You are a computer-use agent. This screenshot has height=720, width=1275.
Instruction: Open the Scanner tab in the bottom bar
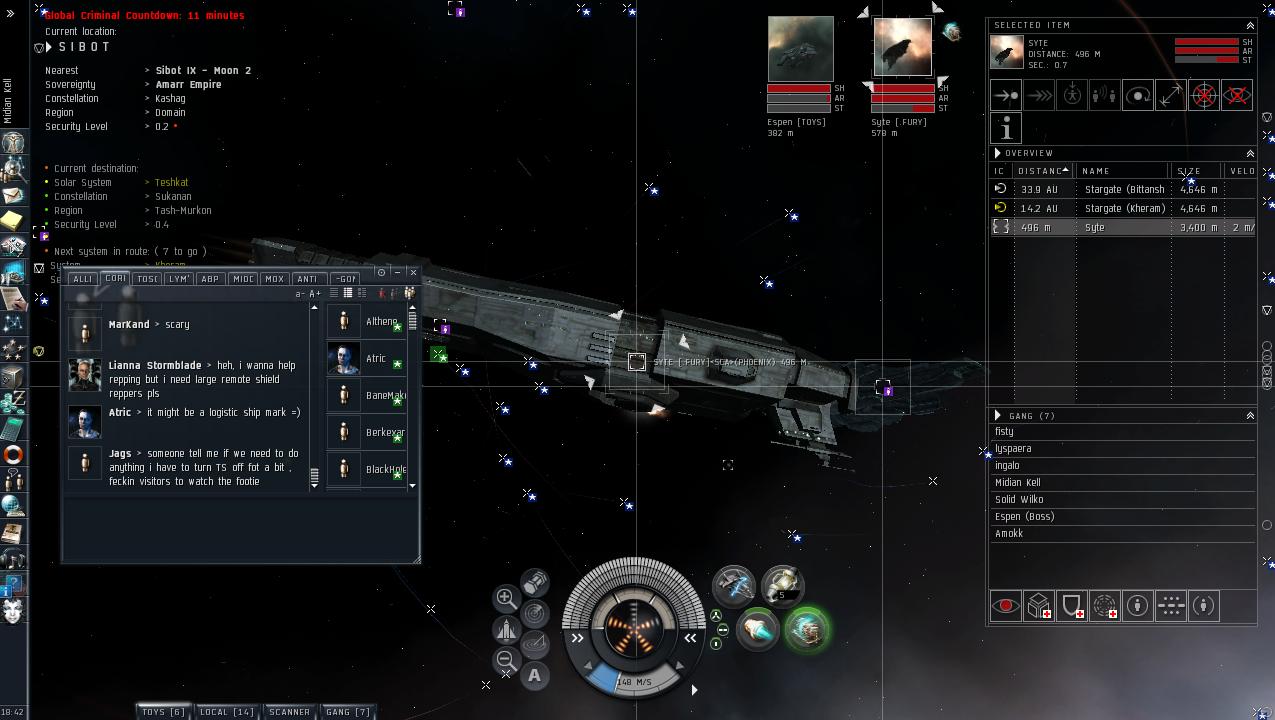[289, 712]
